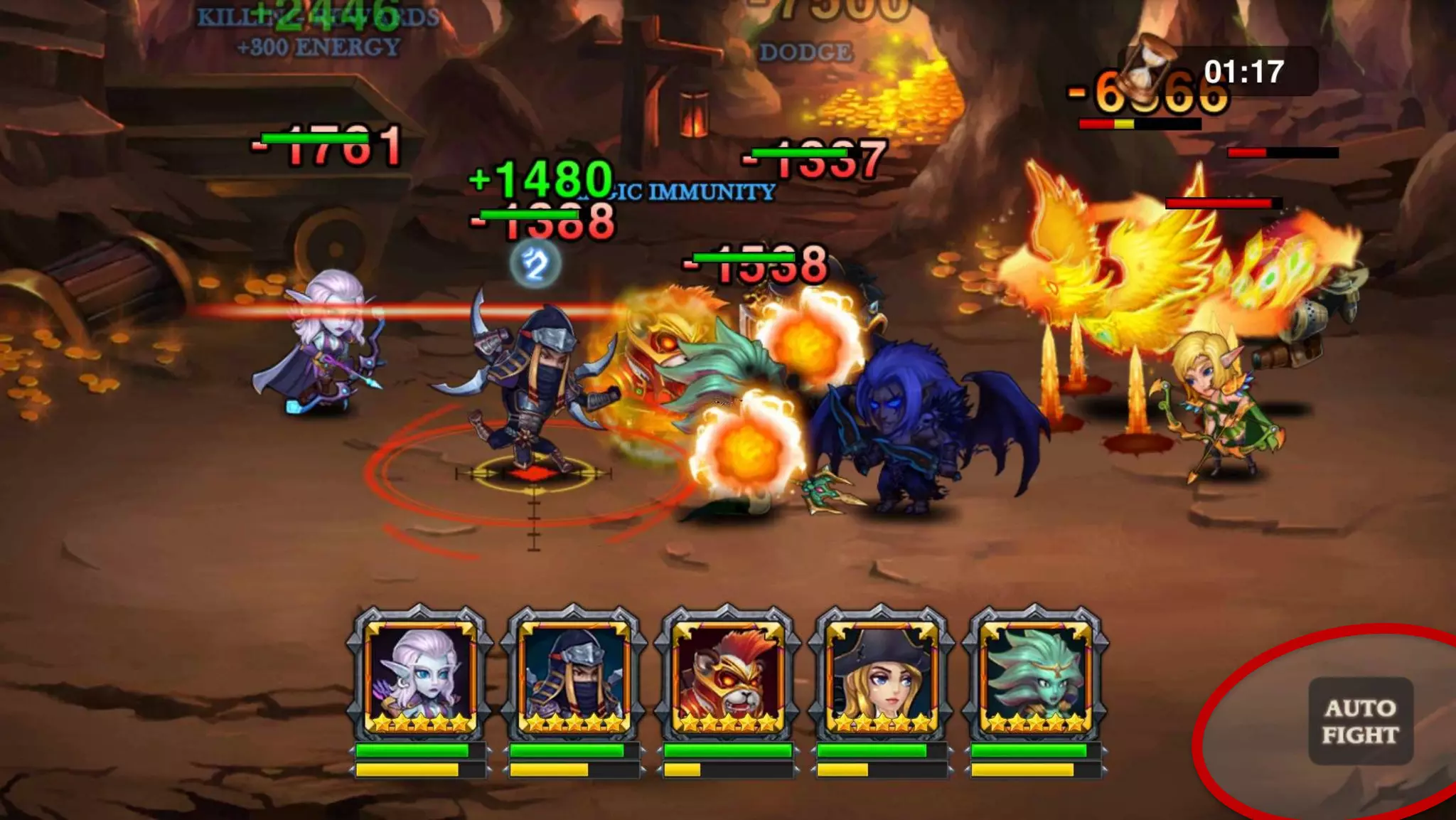Select the red lion warrior portrait
1456x820 pixels.
727,676
